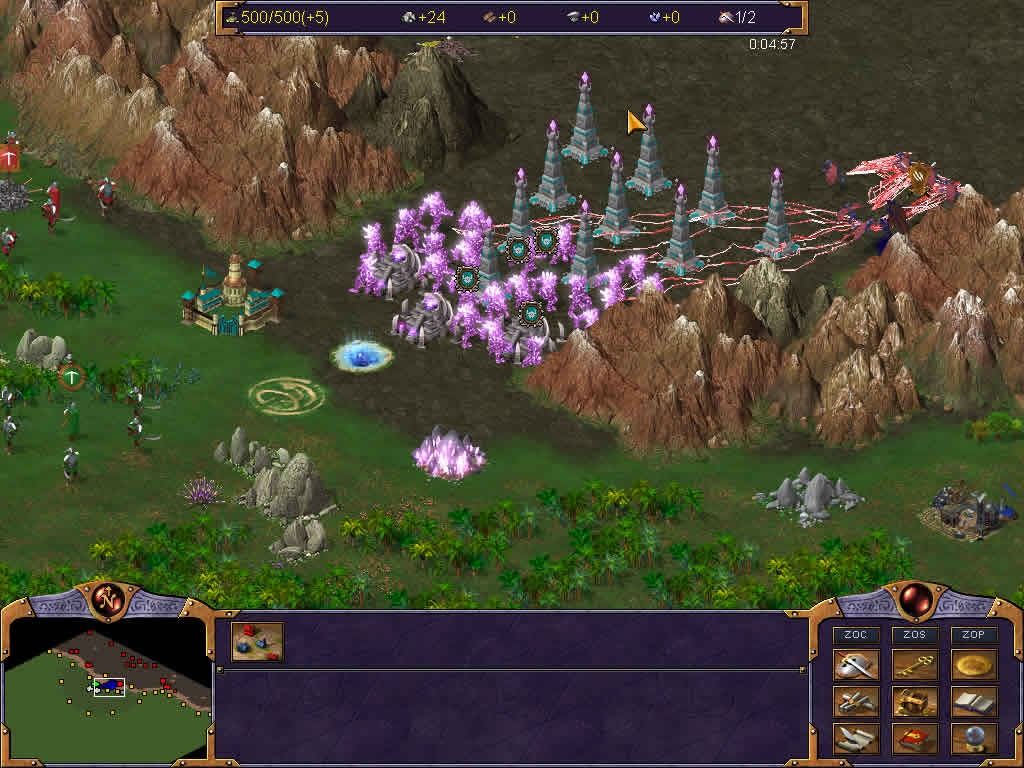Open the ZOC panel tab
This screenshot has height=768, width=1024.
(x=856, y=635)
